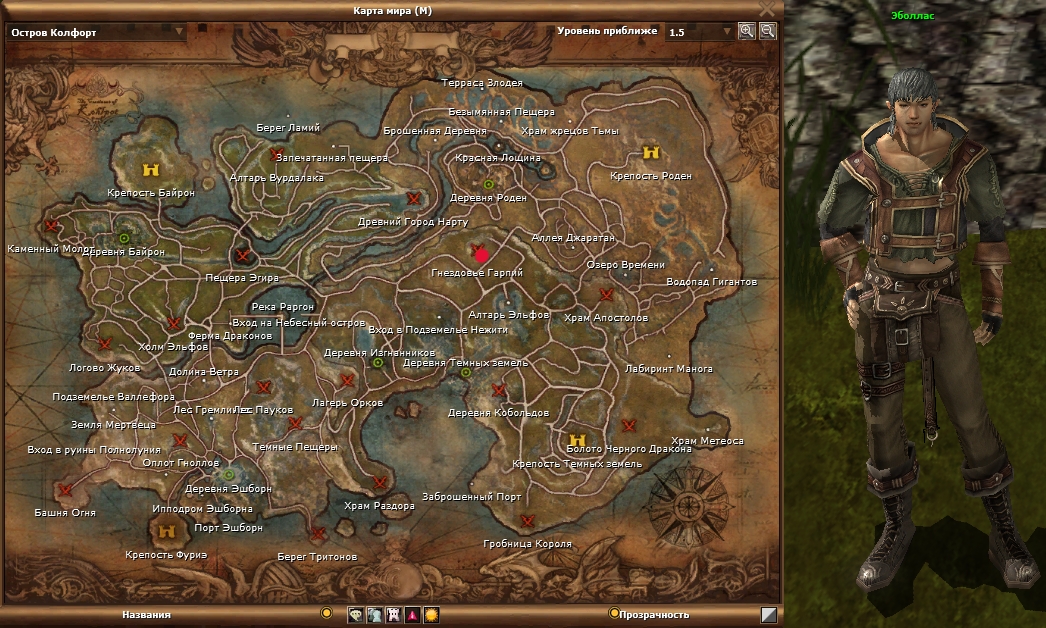Select the Крепость Роден fortress marker
1046x628 pixels.
coord(651,153)
